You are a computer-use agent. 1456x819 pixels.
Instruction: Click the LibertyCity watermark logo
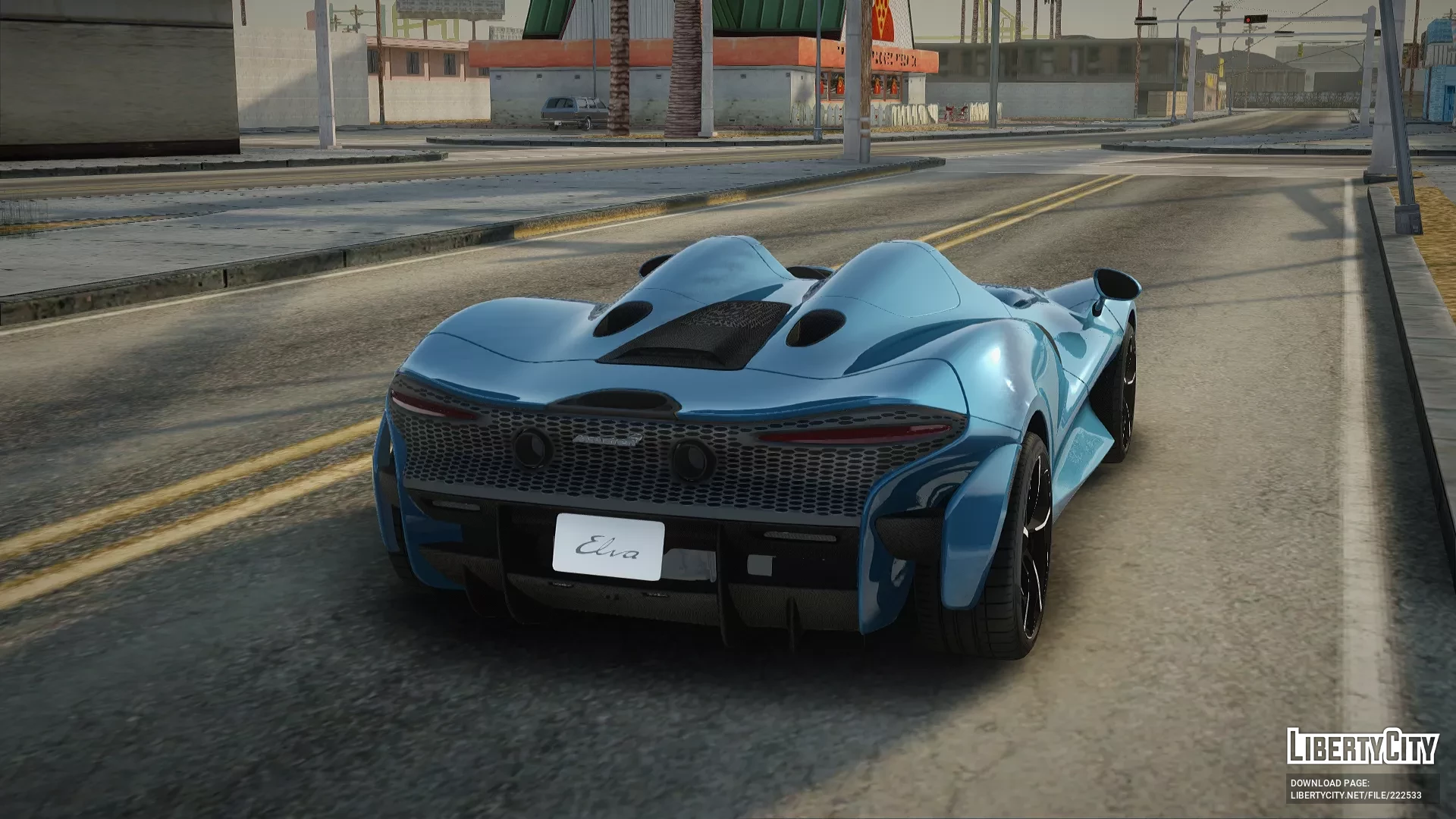[1362, 746]
